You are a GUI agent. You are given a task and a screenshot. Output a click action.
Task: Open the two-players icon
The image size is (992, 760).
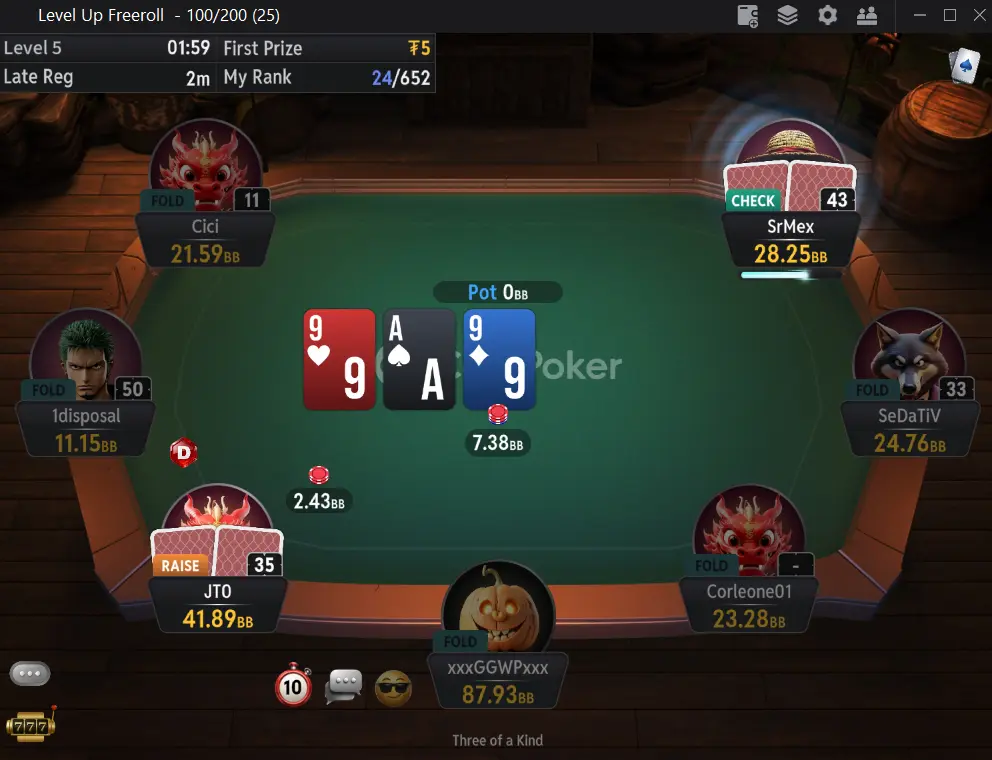click(x=866, y=15)
